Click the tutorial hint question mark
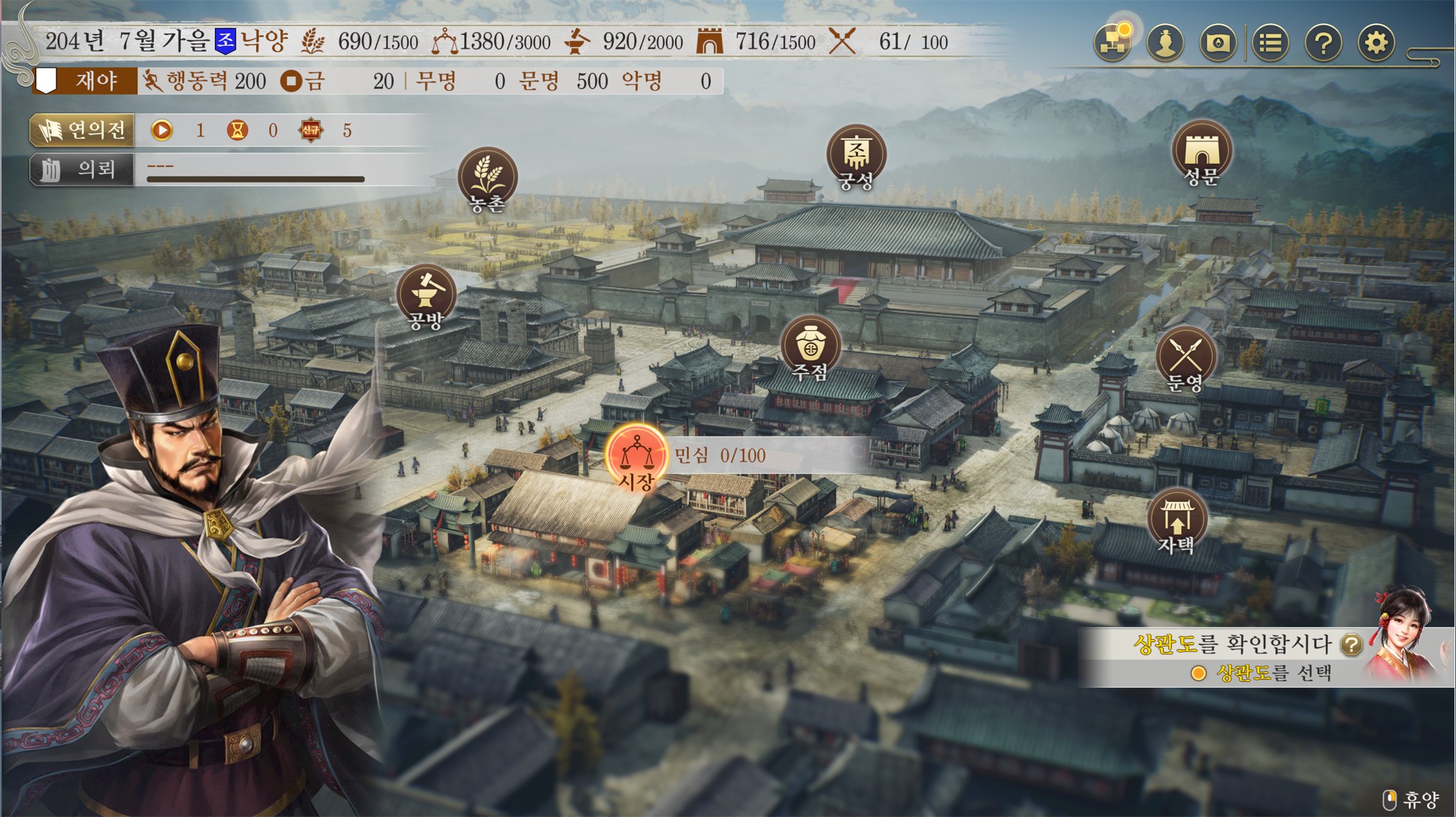 click(1351, 644)
